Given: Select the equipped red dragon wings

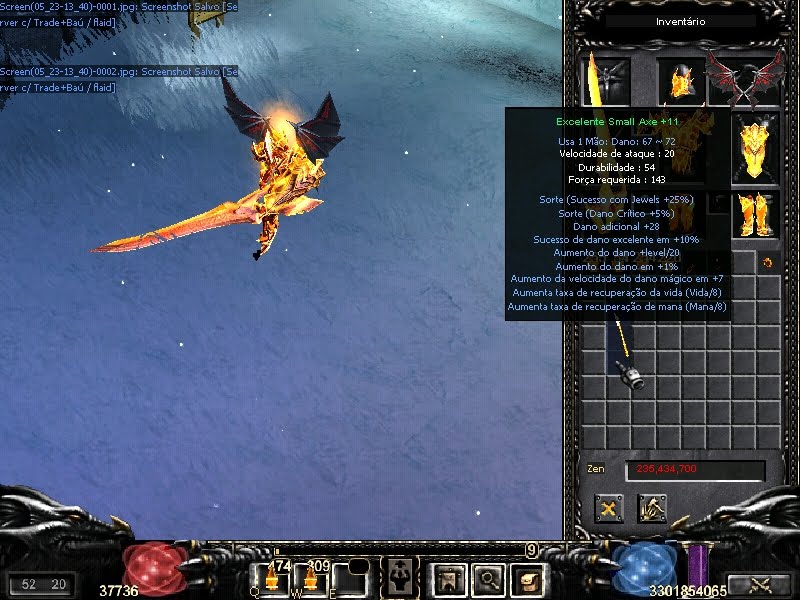Looking at the screenshot, I should pos(743,80).
